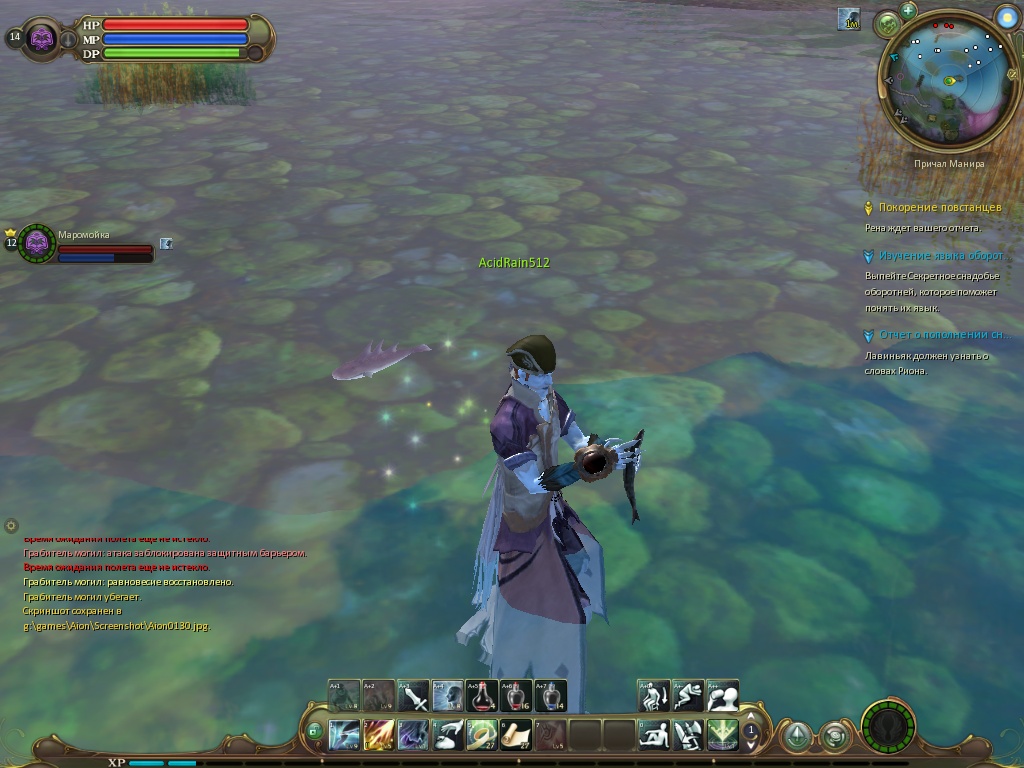Image resolution: width=1024 pixels, height=768 pixels.
Task: Switch to the next hotbar page
Action: point(751,745)
